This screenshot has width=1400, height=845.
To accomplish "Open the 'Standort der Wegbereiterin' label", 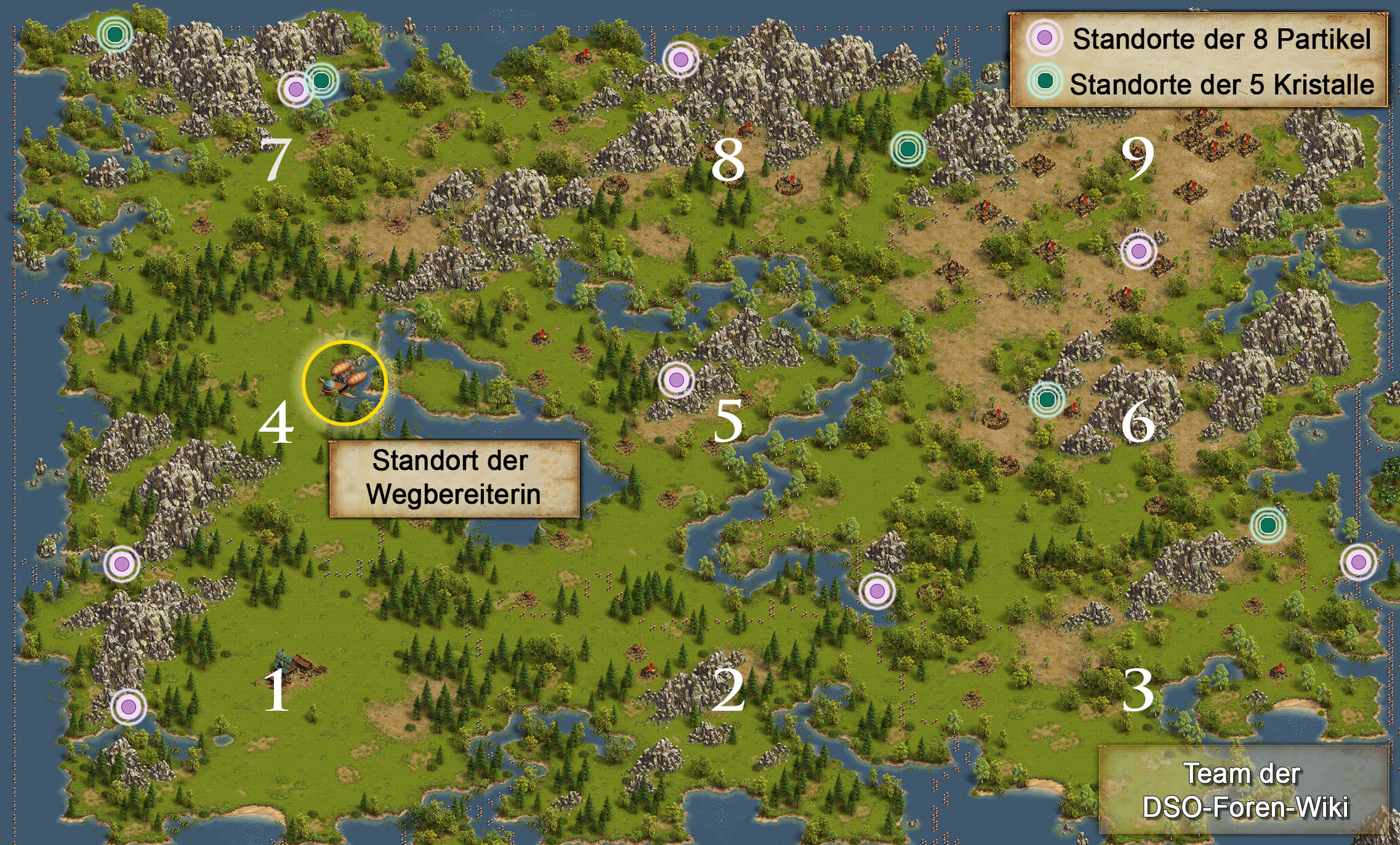I will tap(454, 478).
